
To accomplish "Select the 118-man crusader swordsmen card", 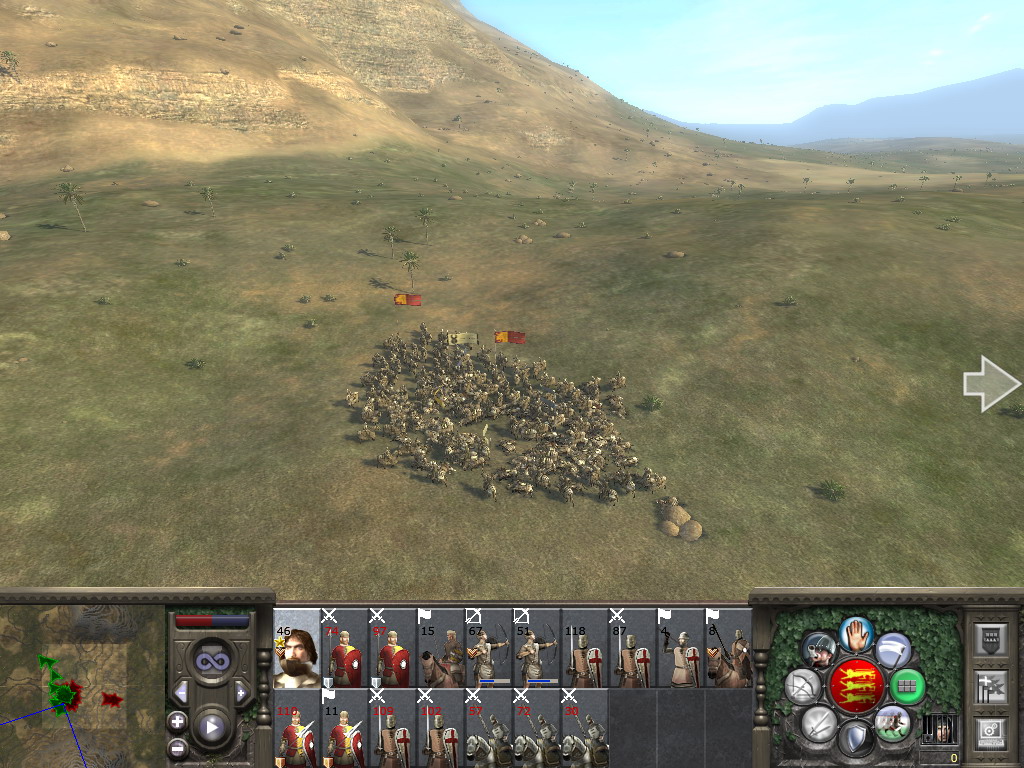I will click(x=585, y=648).
